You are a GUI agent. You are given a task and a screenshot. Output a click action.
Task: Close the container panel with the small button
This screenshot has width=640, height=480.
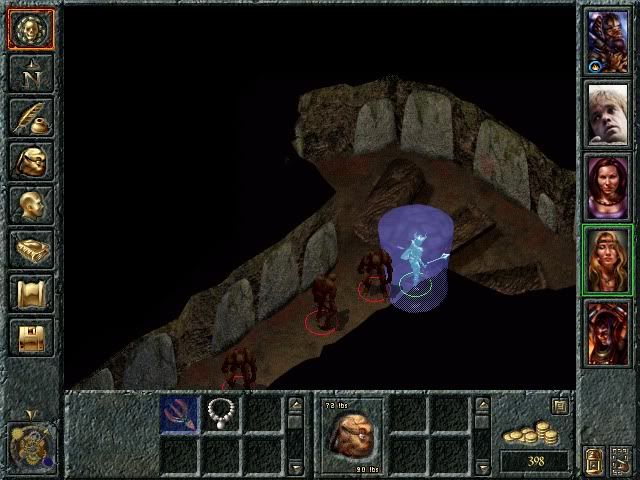(561, 406)
